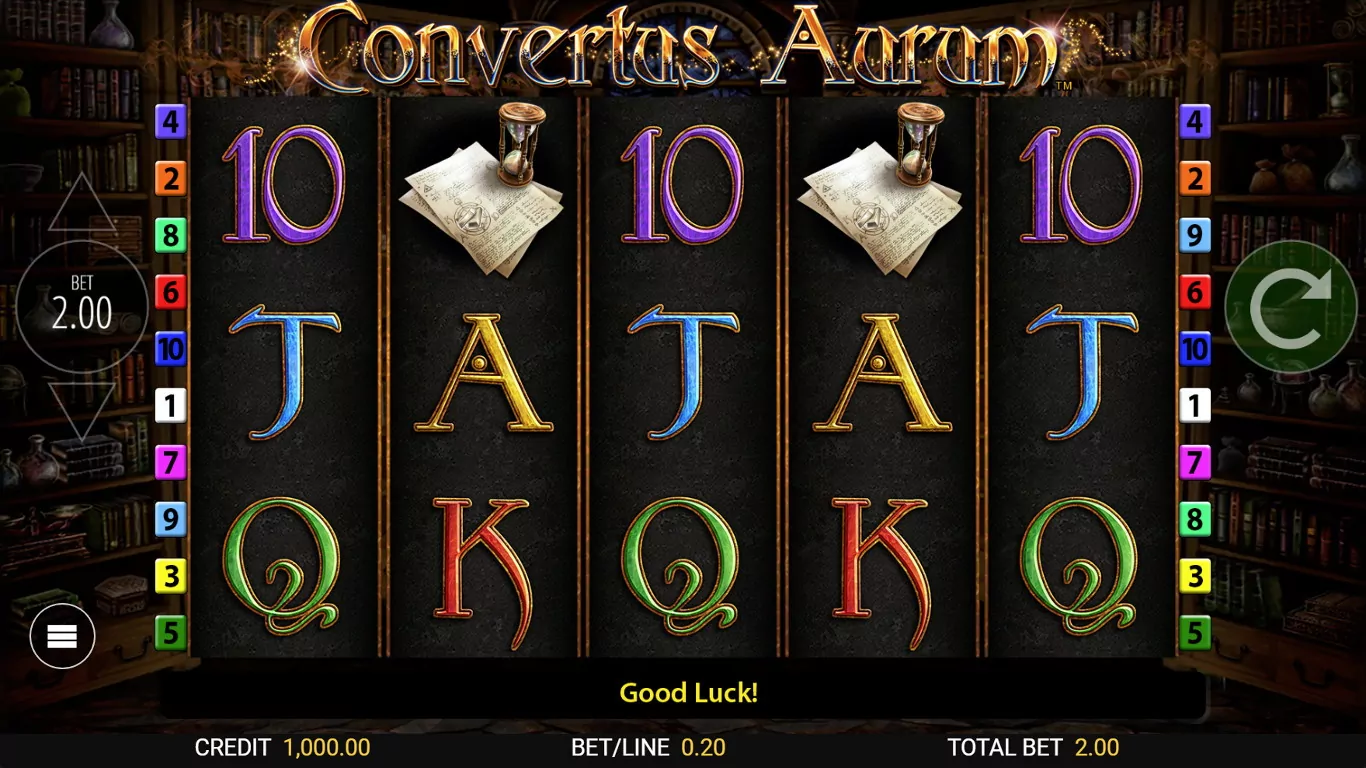Raise the bet with the up triangle
Image resolution: width=1366 pixels, height=768 pixels.
coord(82,206)
